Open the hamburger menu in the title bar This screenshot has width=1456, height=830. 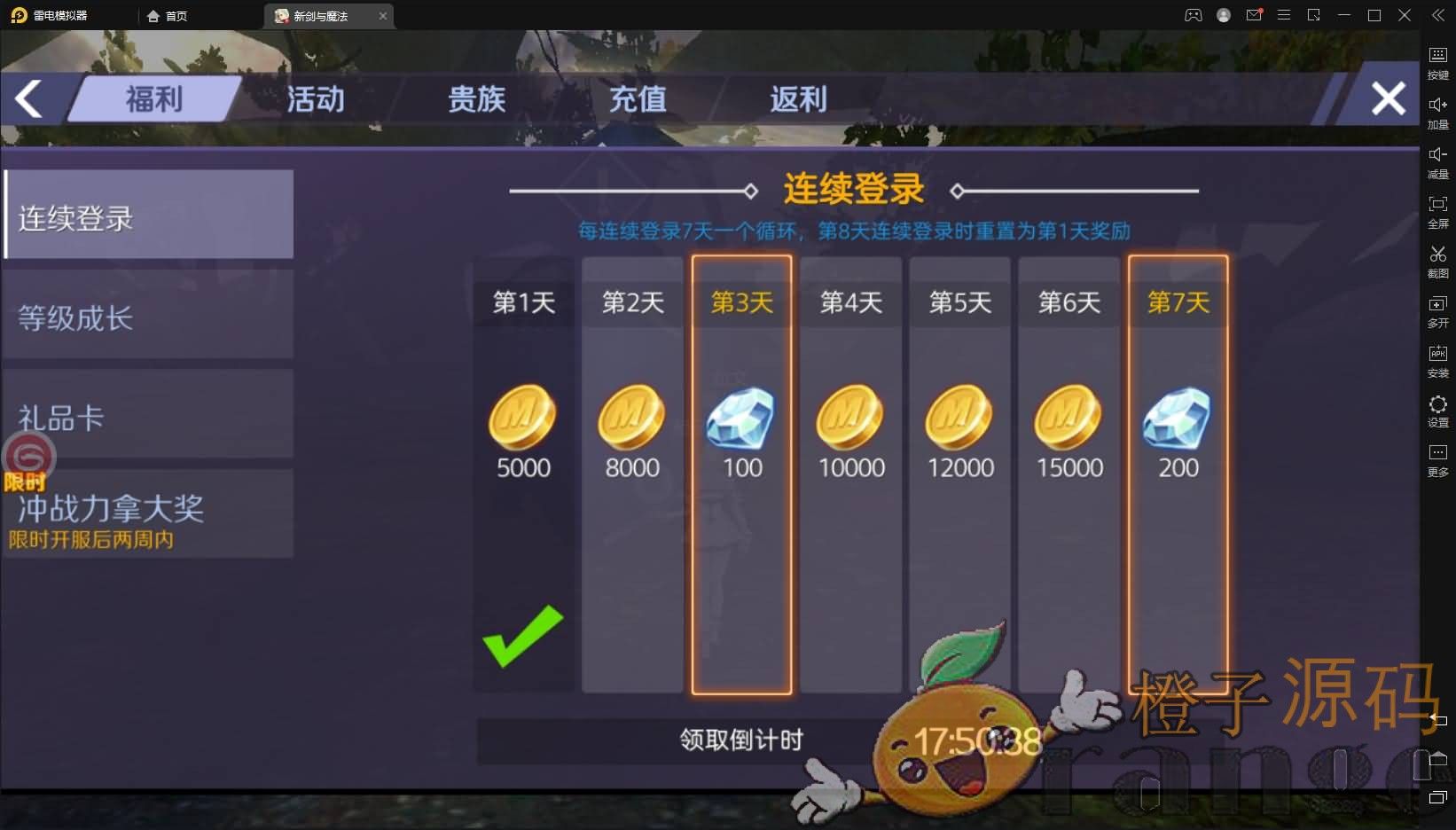[1284, 15]
